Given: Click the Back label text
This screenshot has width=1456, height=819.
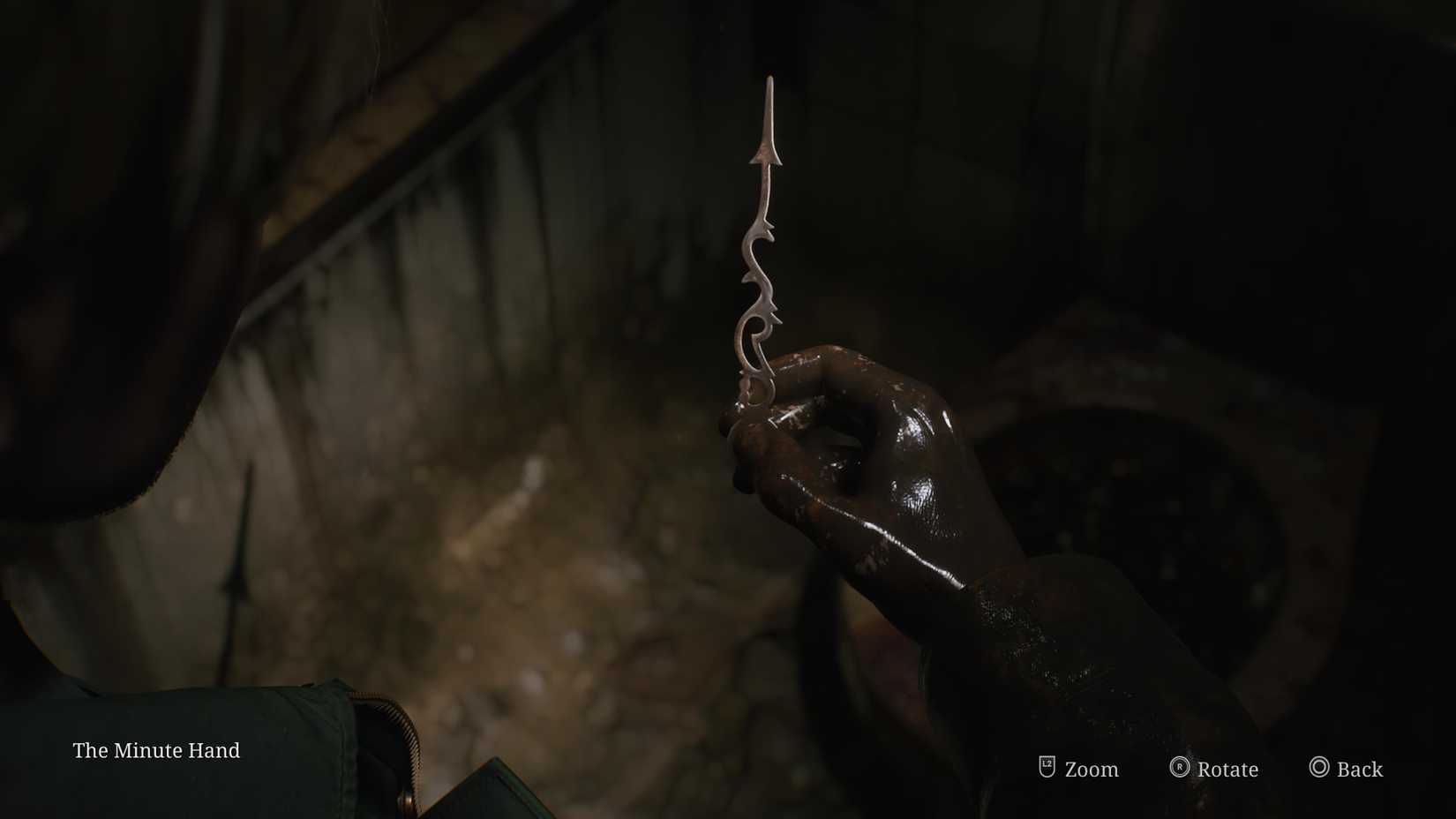Looking at the screenshot, I should pyautogui.click(x=1359, y=770).
